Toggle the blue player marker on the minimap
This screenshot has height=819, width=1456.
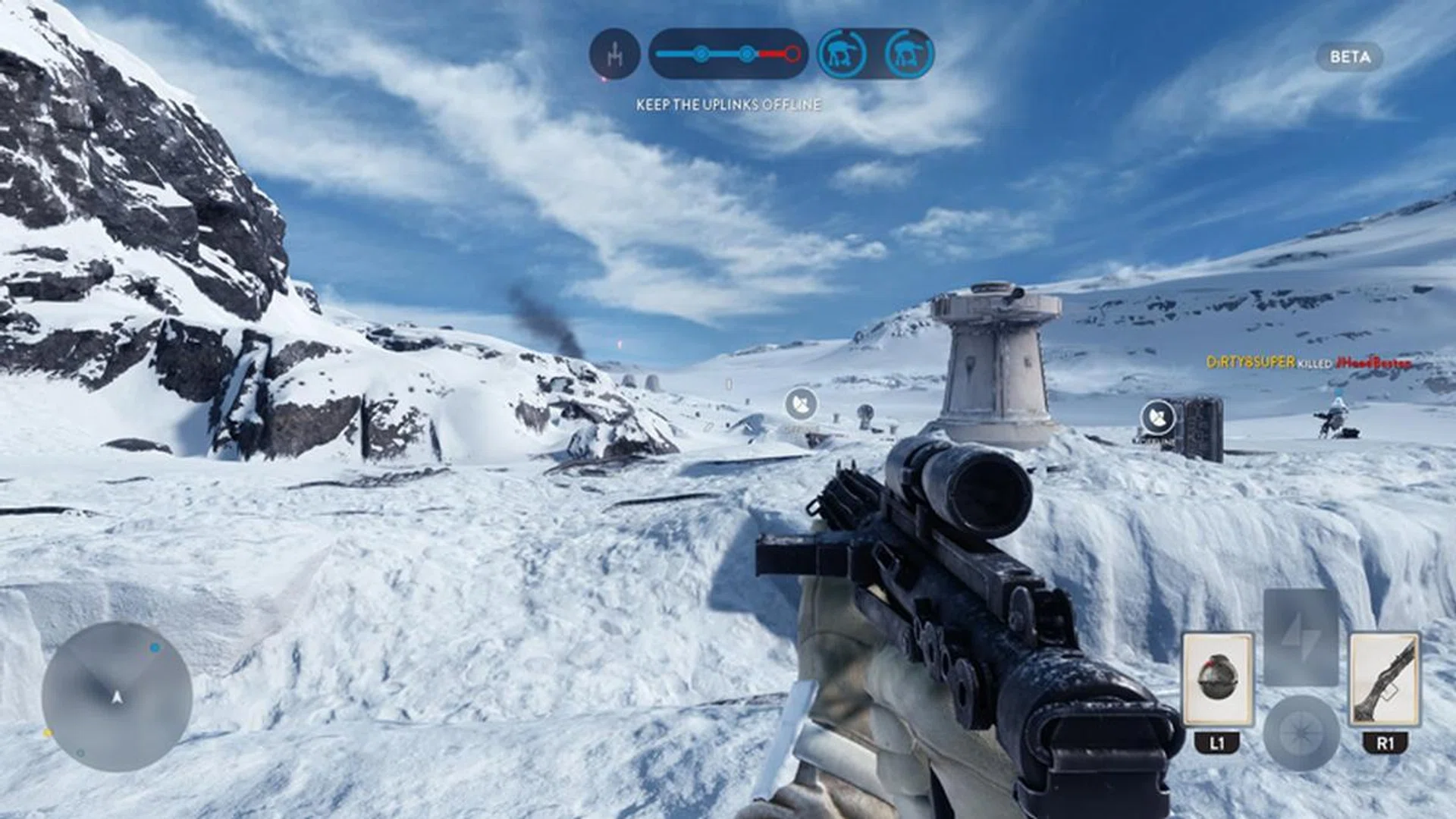pos(154,648)
